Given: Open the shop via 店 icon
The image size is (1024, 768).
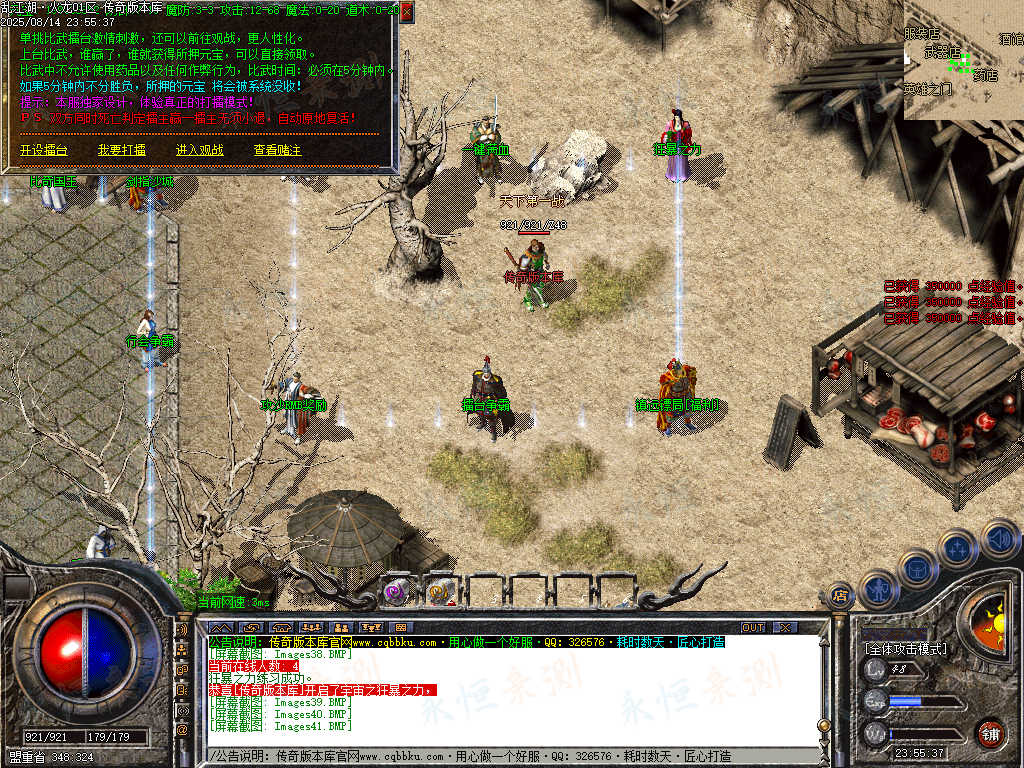Looking at the screenshot, I should pyautogui.click(x=840, y=597).
